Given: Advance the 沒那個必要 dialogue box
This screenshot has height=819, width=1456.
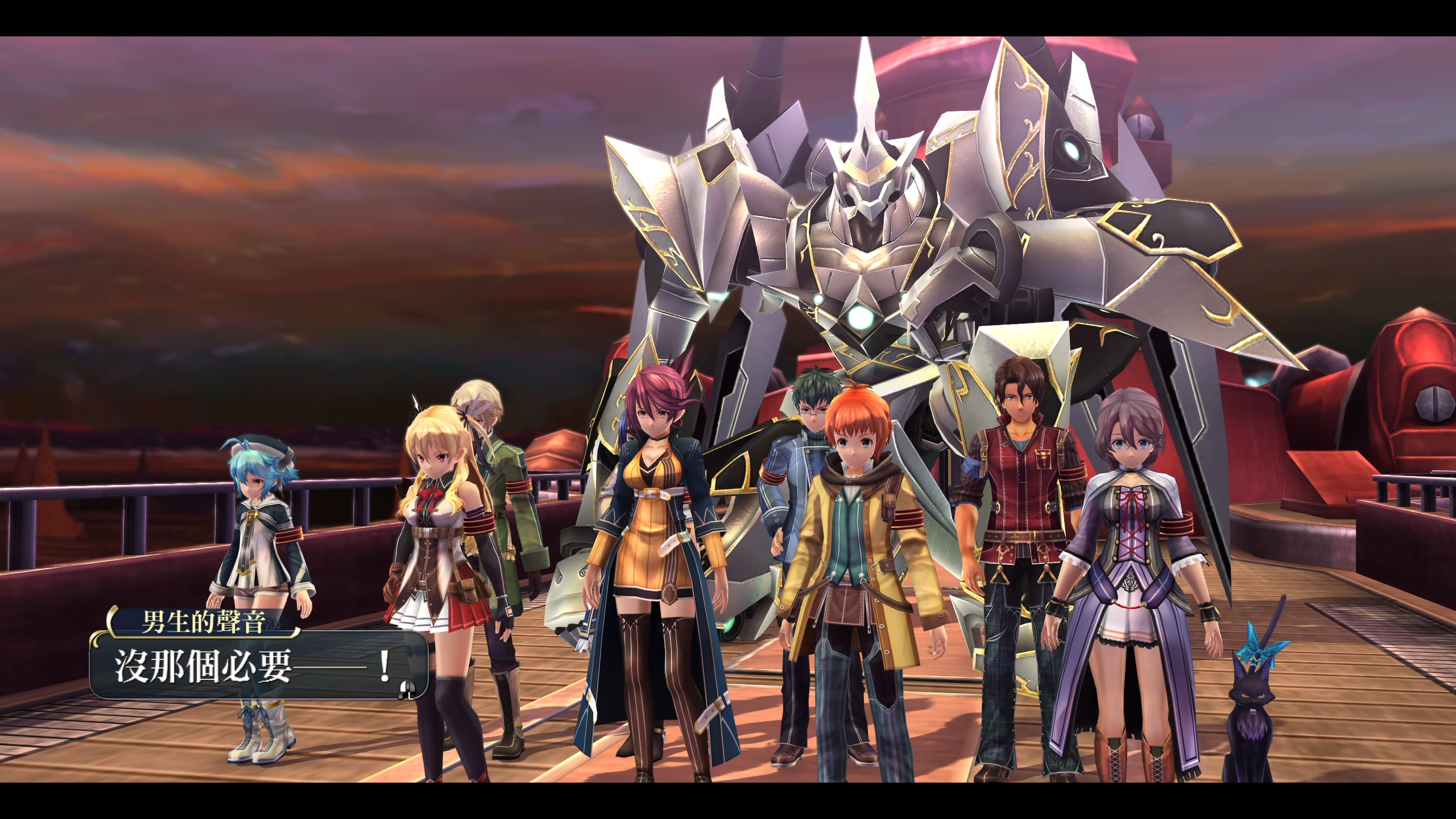Looking at the screenshot, I should (x=407, y=689).
